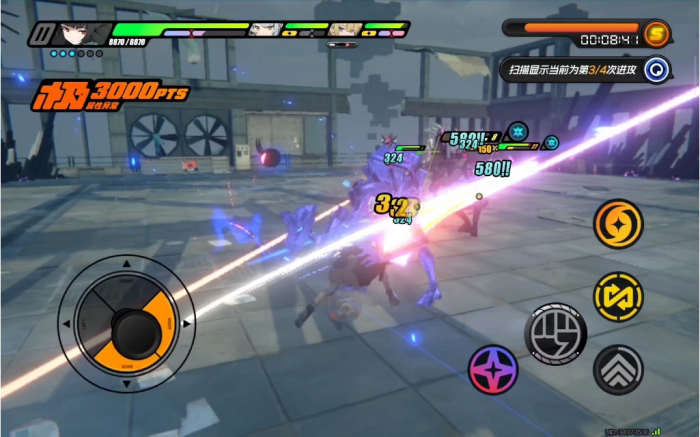The width and height of the screenshot is (700, 437).
Task: Activate the orange swirl special skill
Action: coord(618,223)
